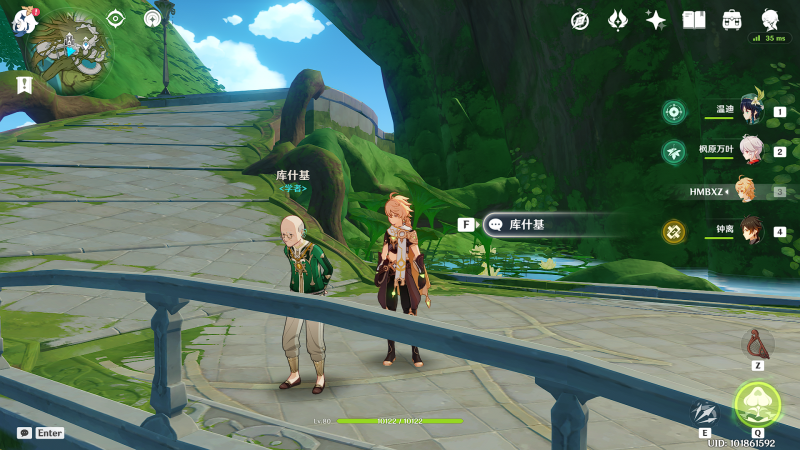Open the Adventurer Handbook book icon

[x=694, y=20]
